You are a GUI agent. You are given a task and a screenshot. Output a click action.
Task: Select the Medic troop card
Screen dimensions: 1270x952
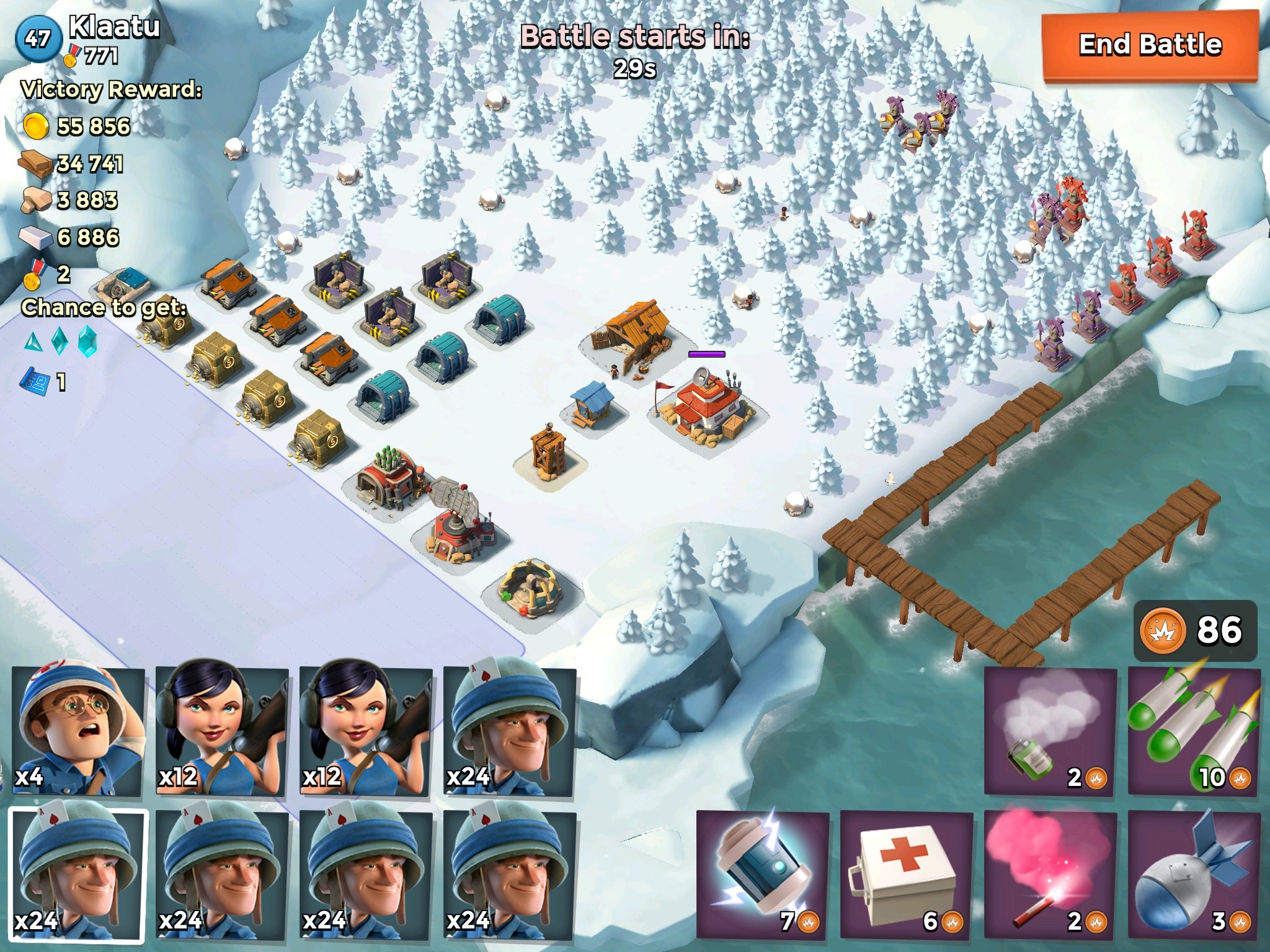click(x=79, y=730)
